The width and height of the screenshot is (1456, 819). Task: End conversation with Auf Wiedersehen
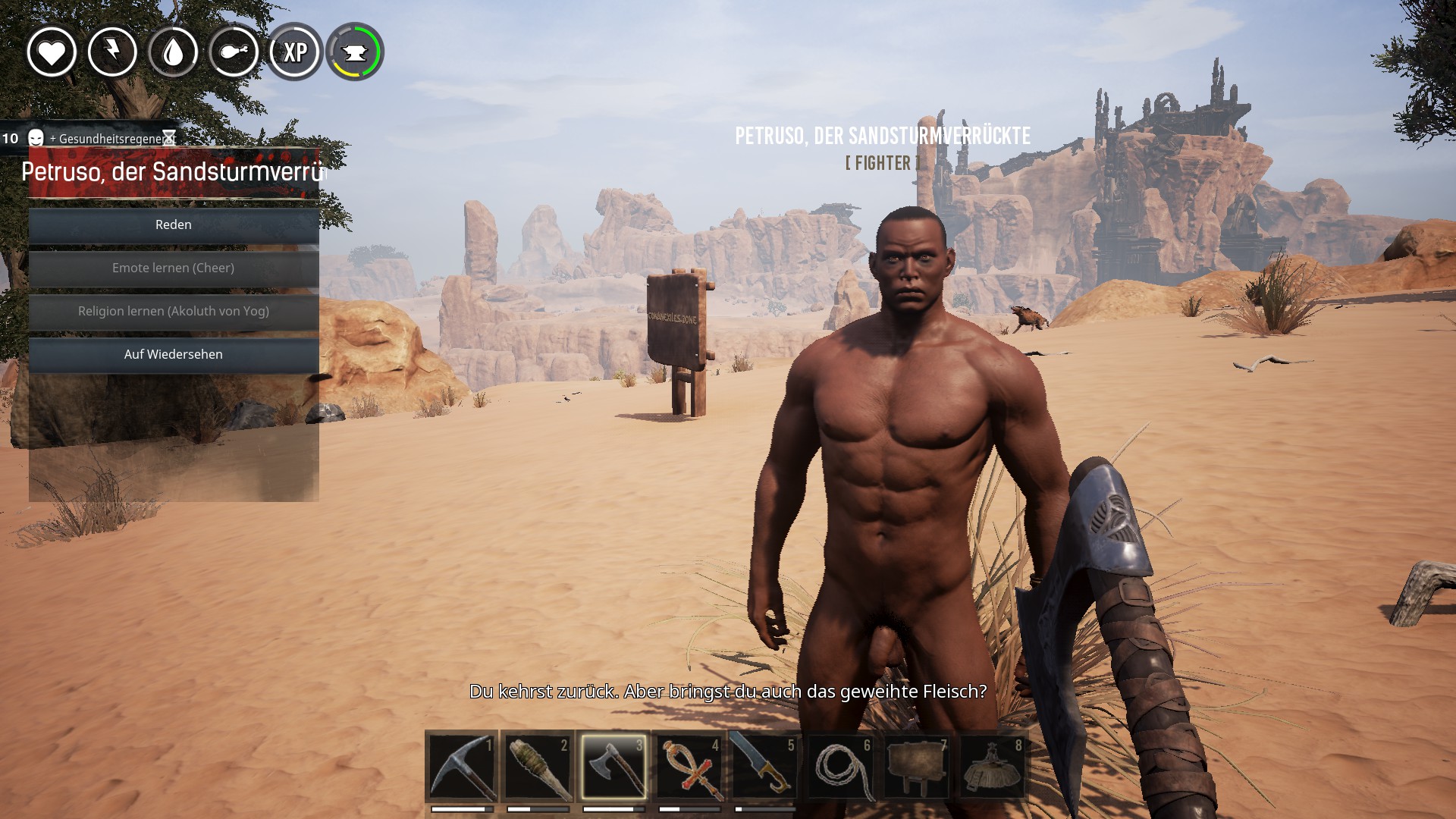click(174, 355)
